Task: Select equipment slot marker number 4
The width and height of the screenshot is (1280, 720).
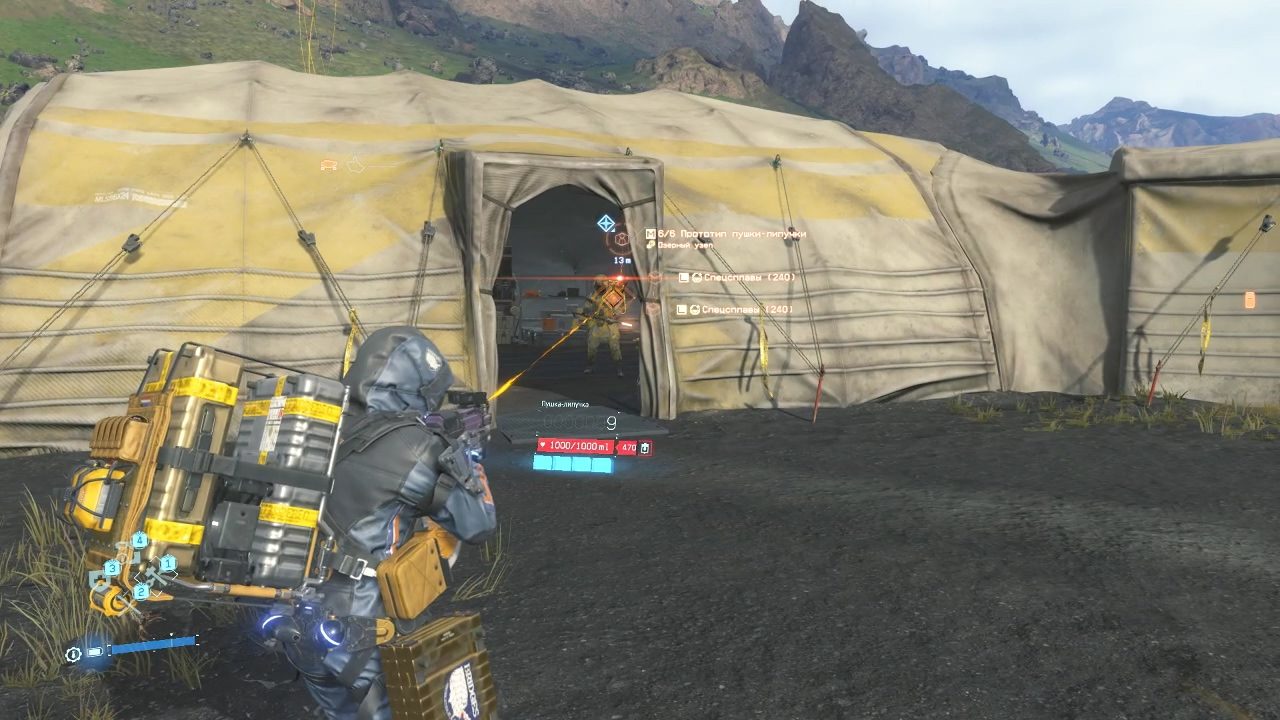Action: [x=138, y=541]
